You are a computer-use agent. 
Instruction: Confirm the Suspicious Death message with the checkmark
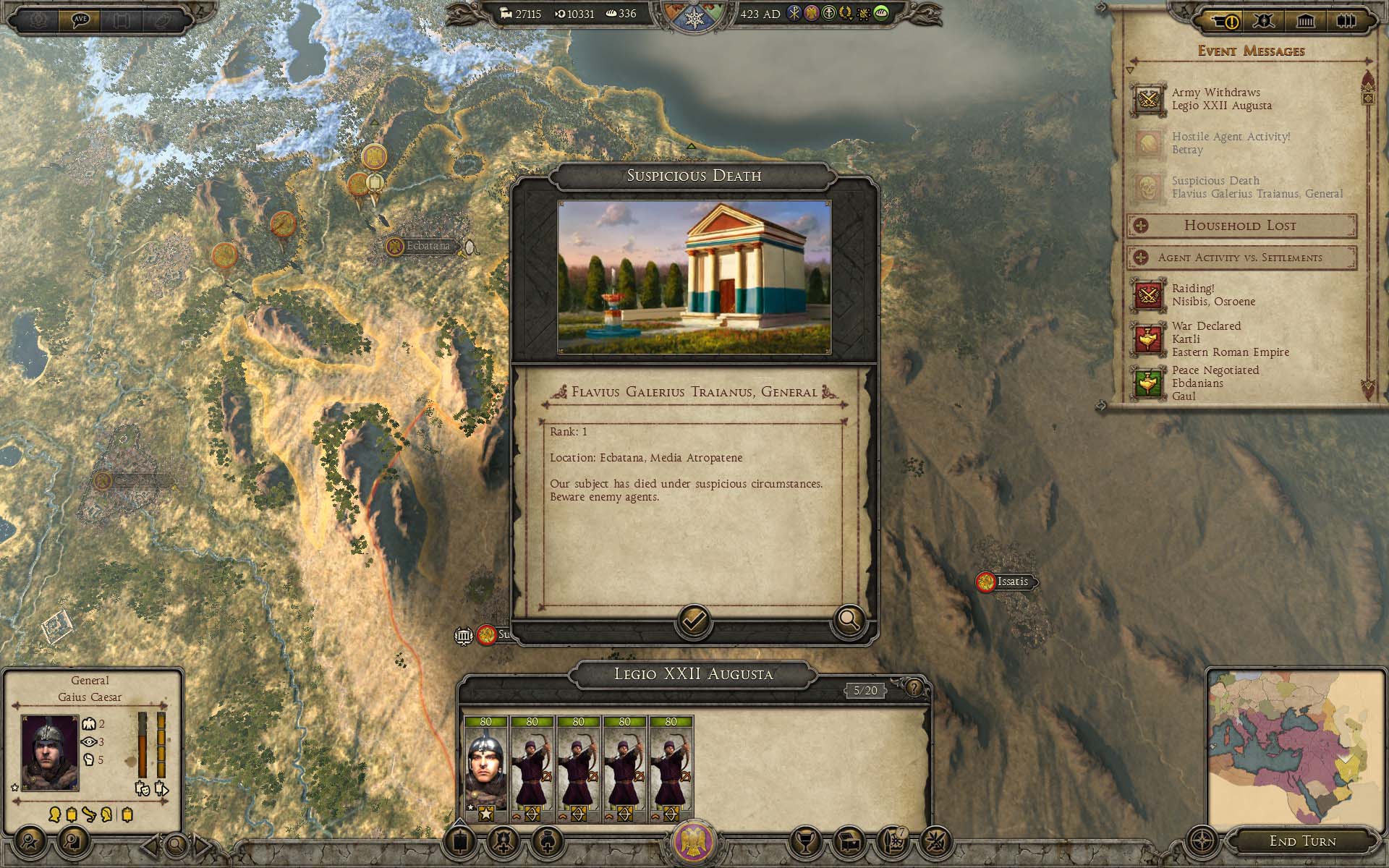click(x=693, y=621)
